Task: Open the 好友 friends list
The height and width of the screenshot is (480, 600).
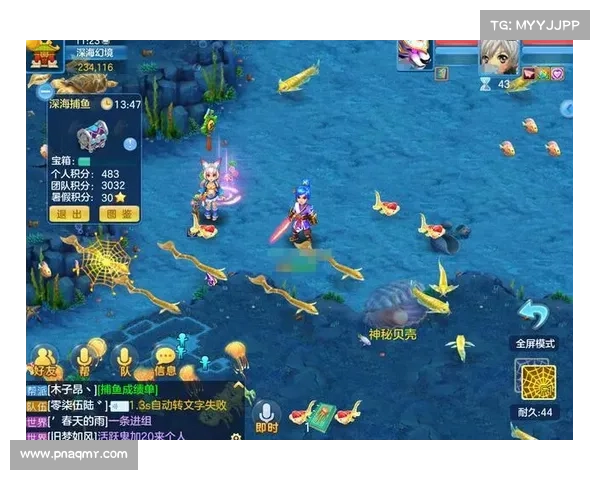Action: [44, 364]
